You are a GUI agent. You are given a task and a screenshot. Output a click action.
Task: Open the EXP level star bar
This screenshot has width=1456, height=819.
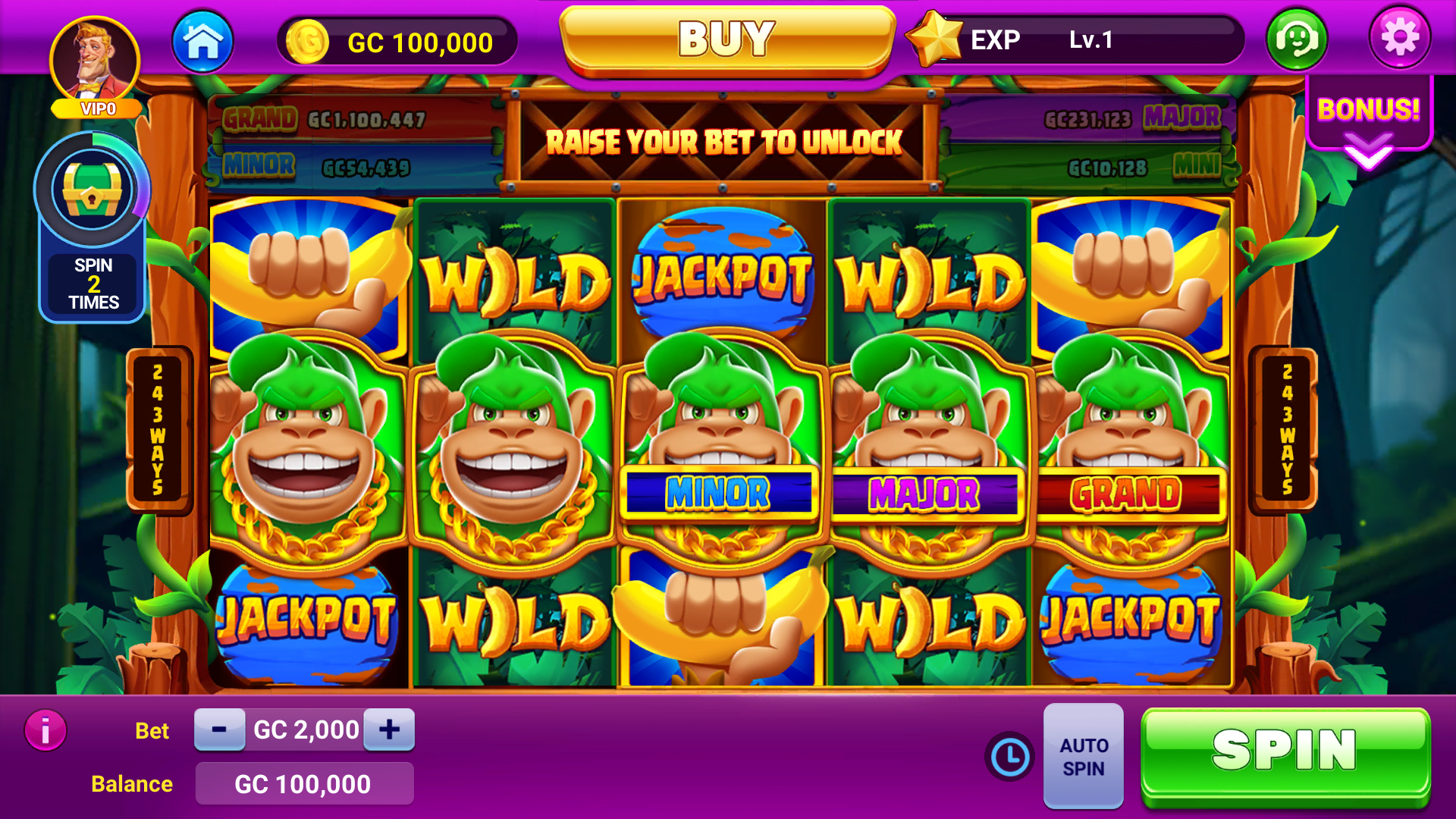click(1077, 39)
